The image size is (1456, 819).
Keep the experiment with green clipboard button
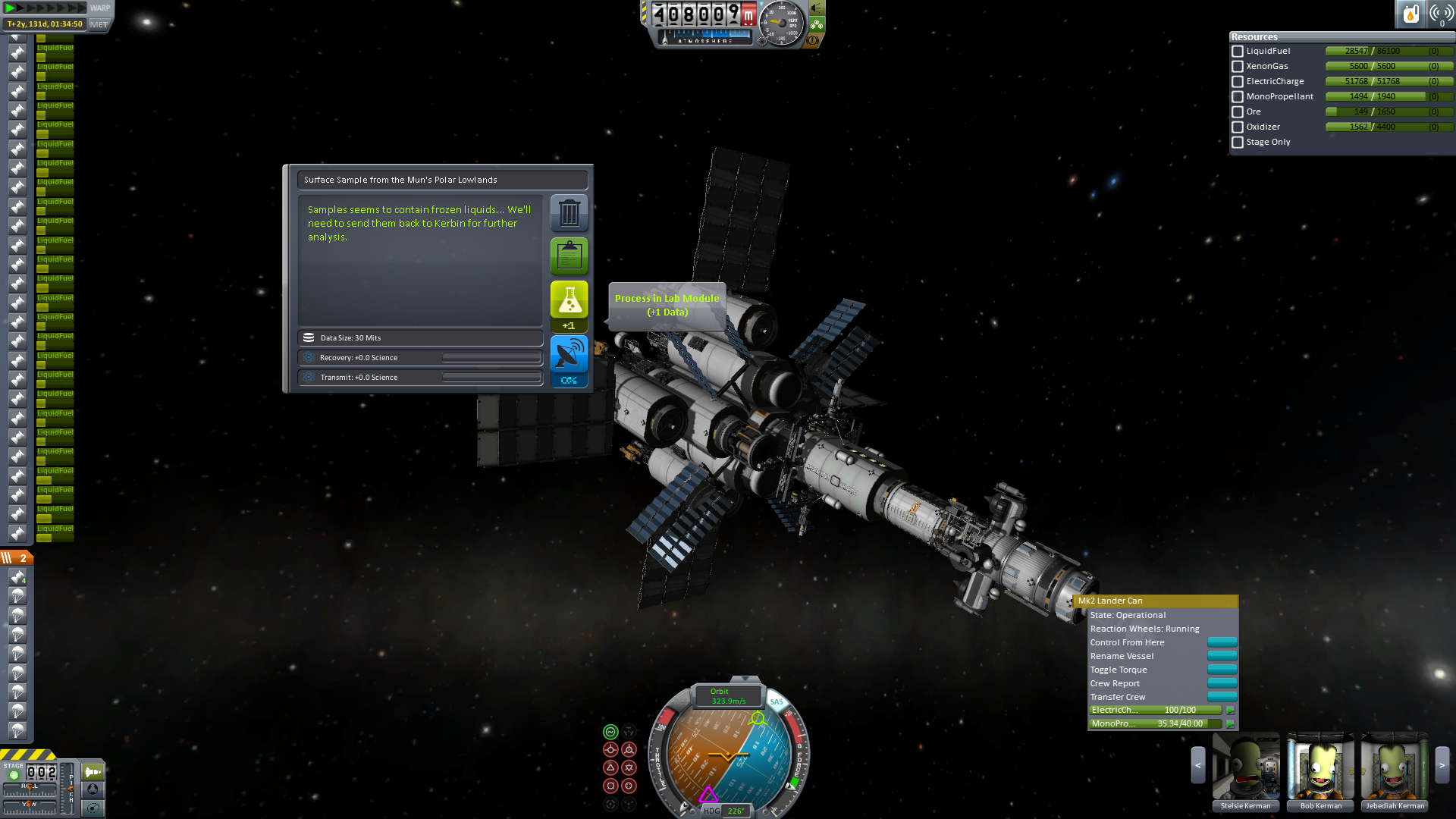coord(569,256)
